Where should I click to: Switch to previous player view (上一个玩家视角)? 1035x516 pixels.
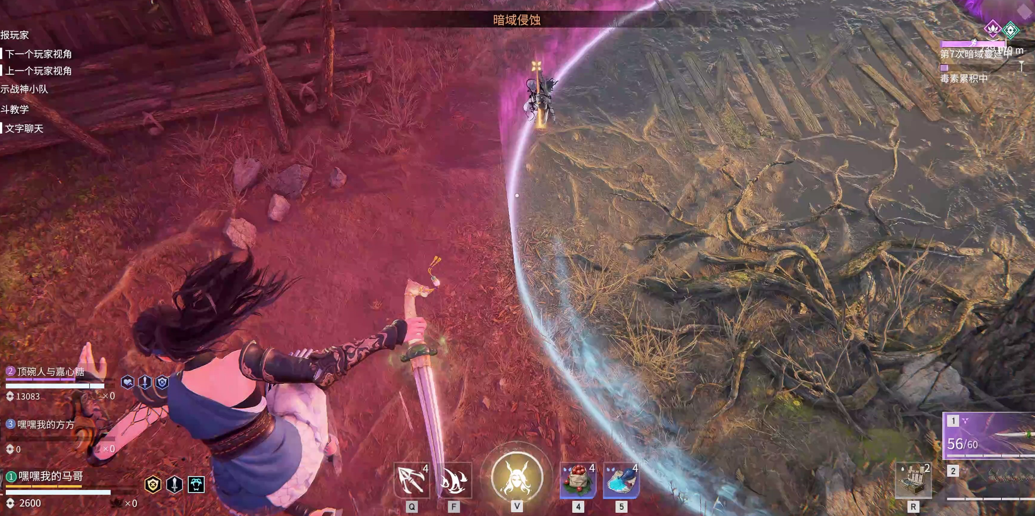coord(39,71)
